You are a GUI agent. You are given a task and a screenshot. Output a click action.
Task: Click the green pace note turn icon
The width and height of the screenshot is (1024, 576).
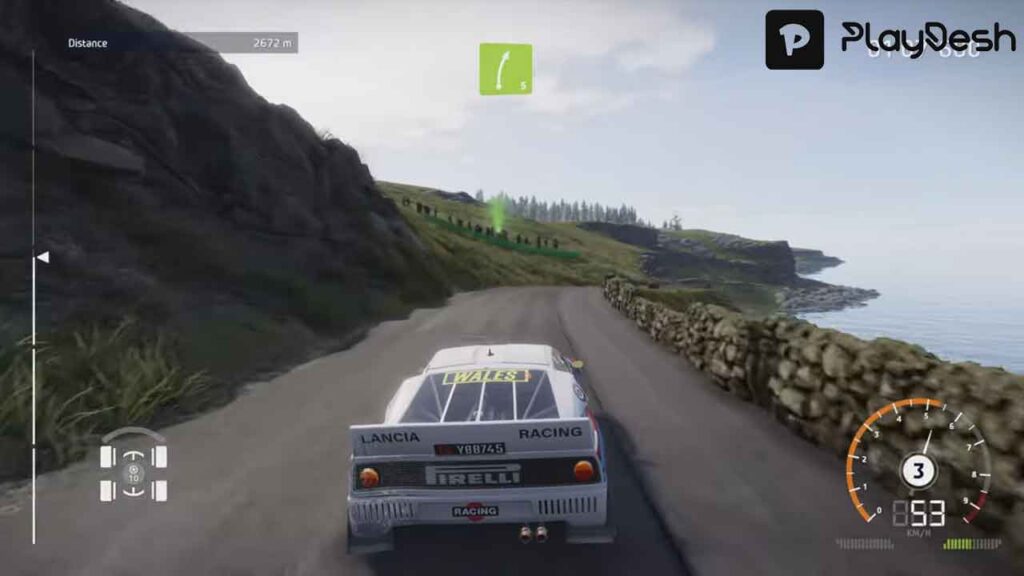(505, 69)
